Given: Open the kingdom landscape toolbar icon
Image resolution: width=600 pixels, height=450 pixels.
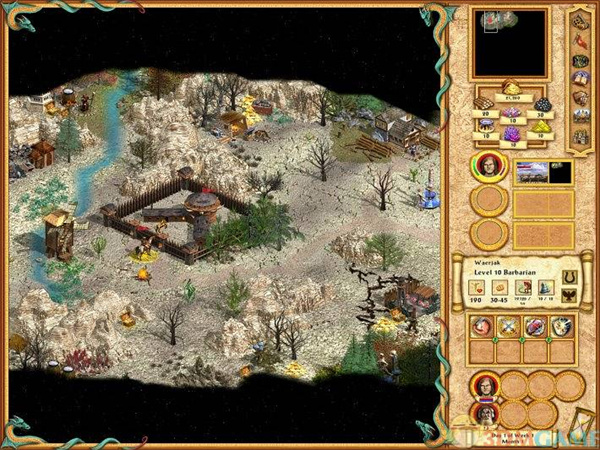Looking at the screenshot, I should pyautogui.click(x=580, y=117).
